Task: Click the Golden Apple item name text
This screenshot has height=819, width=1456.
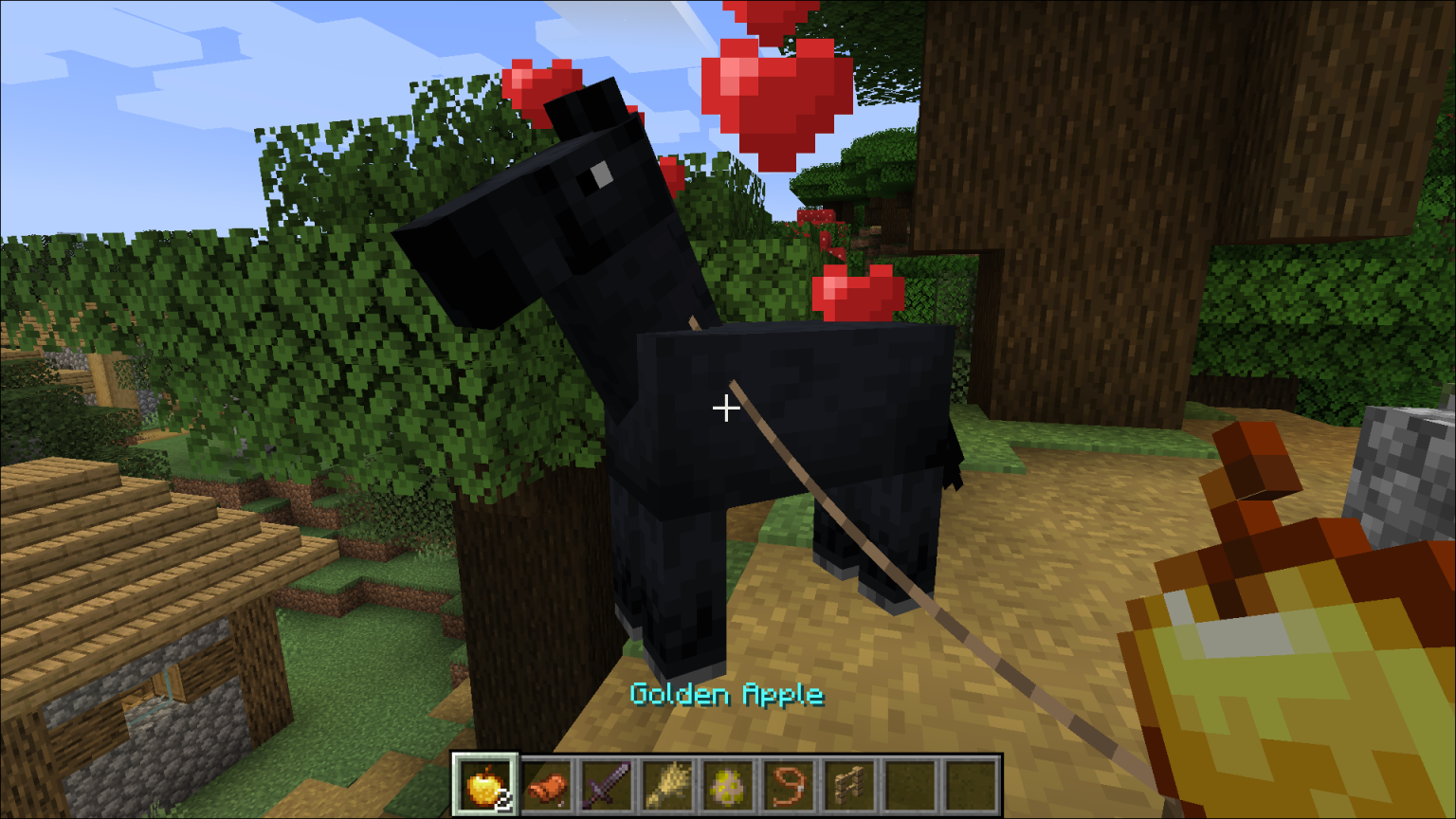Action: click(x=726, y=695)
